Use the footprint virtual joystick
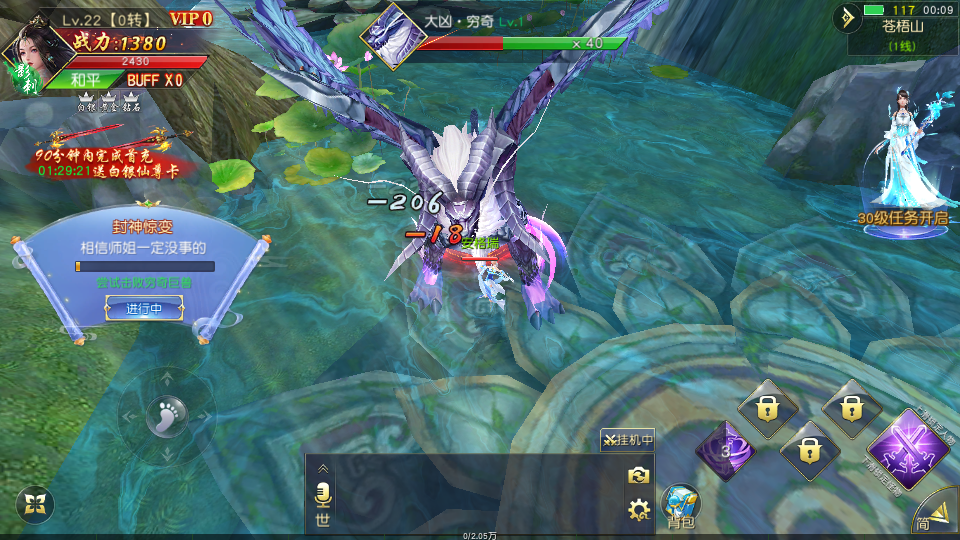The width and height of the screenshot is (960, 540). [x=166, y=416]
